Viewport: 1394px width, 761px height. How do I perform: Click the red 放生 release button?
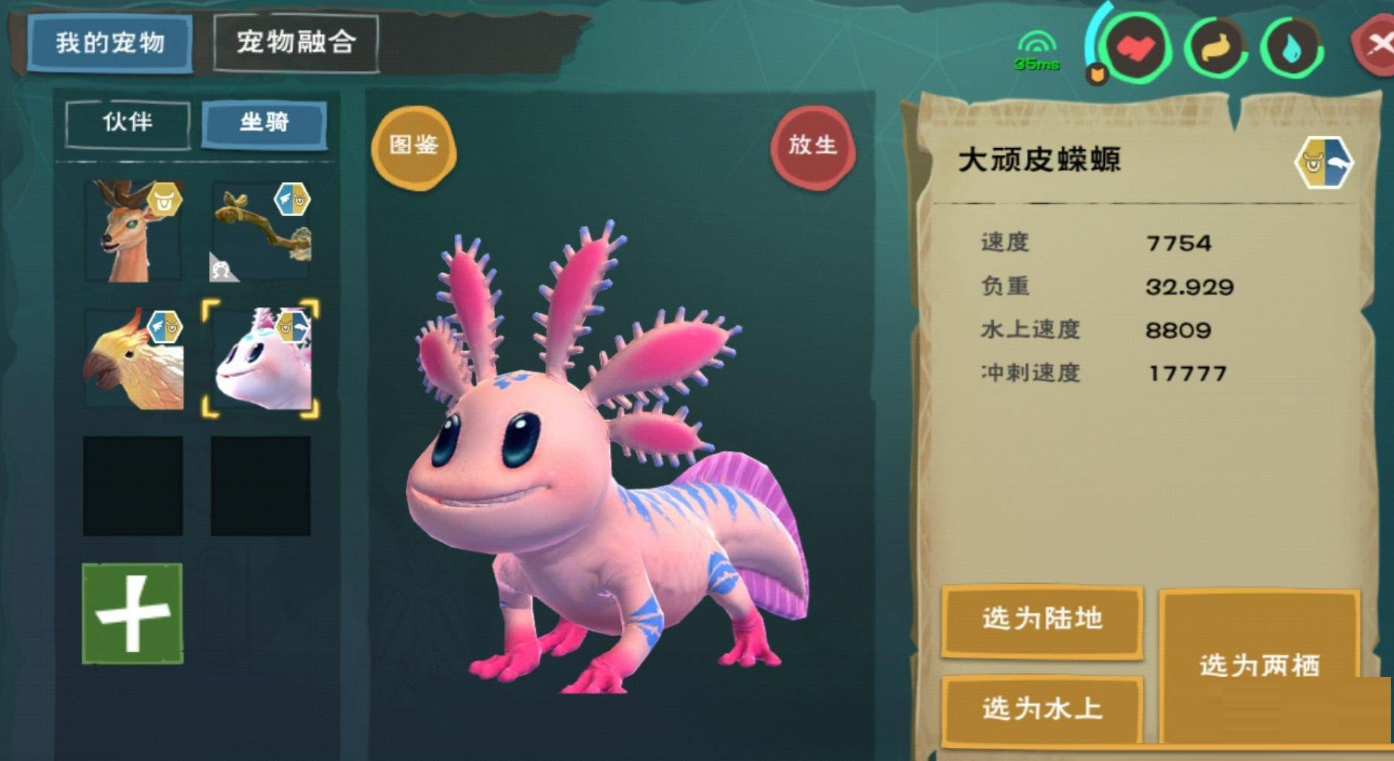click(x=812, y=146)
